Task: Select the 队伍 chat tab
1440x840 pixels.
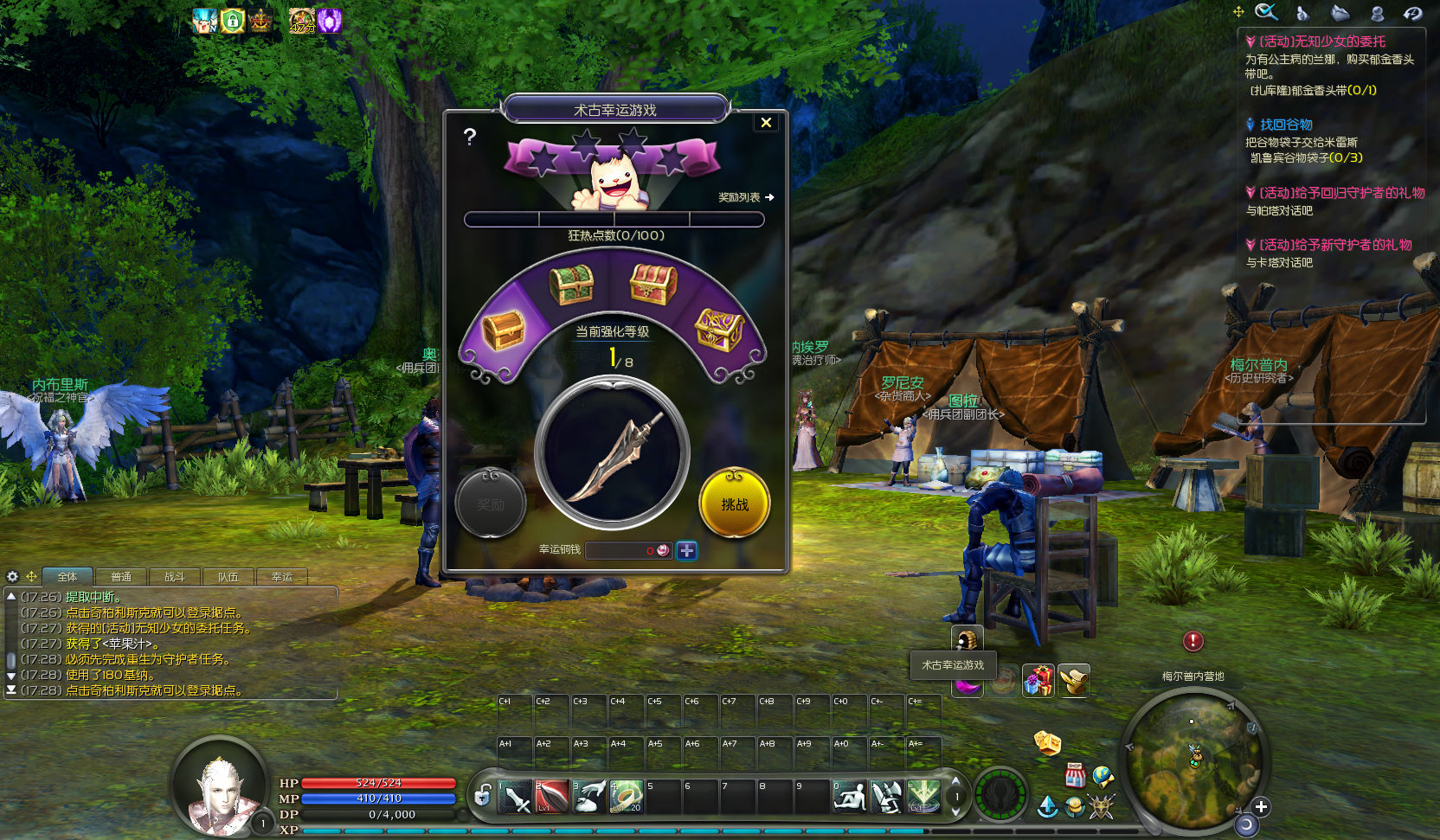Action: coord(228,577)
